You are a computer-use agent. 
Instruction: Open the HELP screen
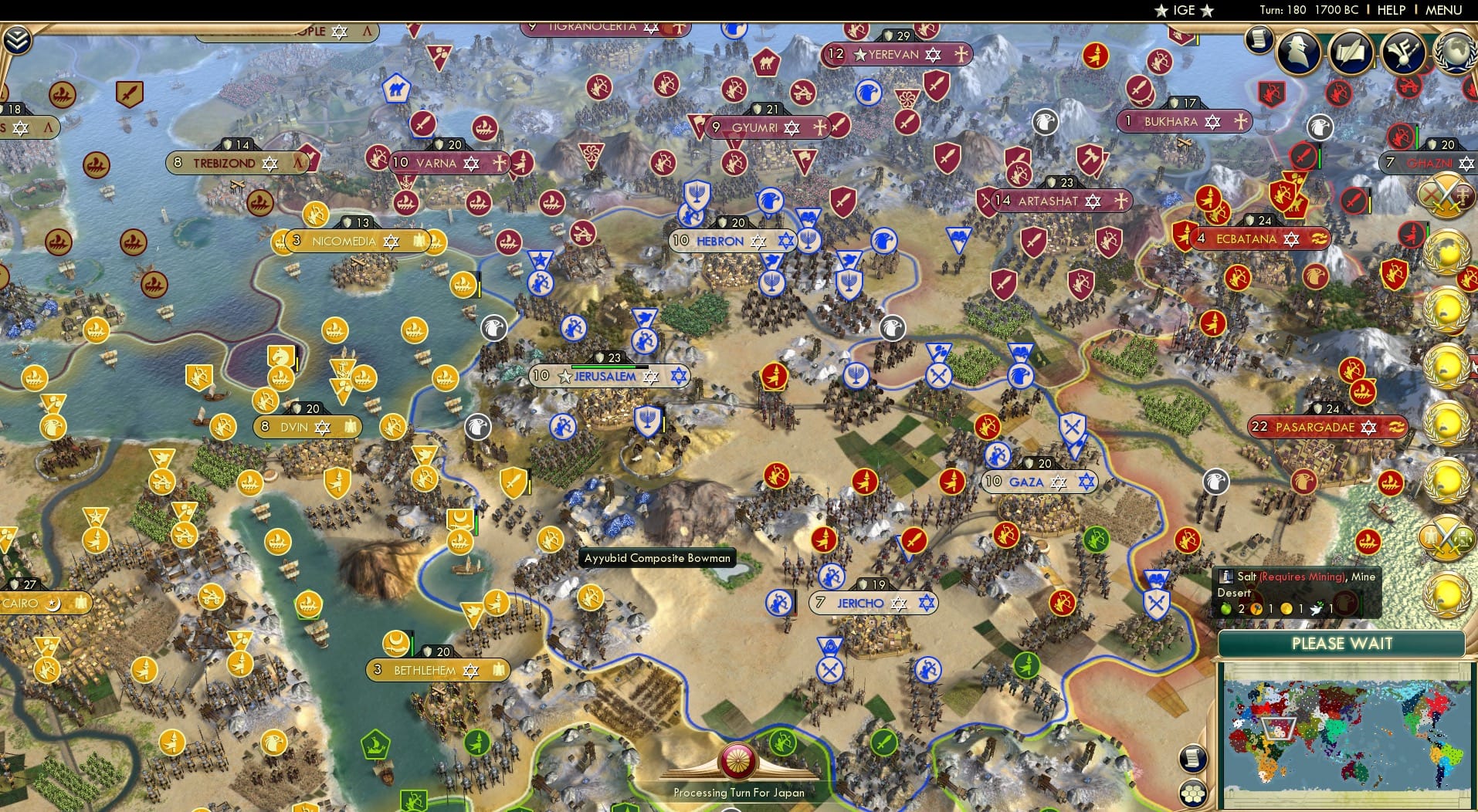(1391, 10)
